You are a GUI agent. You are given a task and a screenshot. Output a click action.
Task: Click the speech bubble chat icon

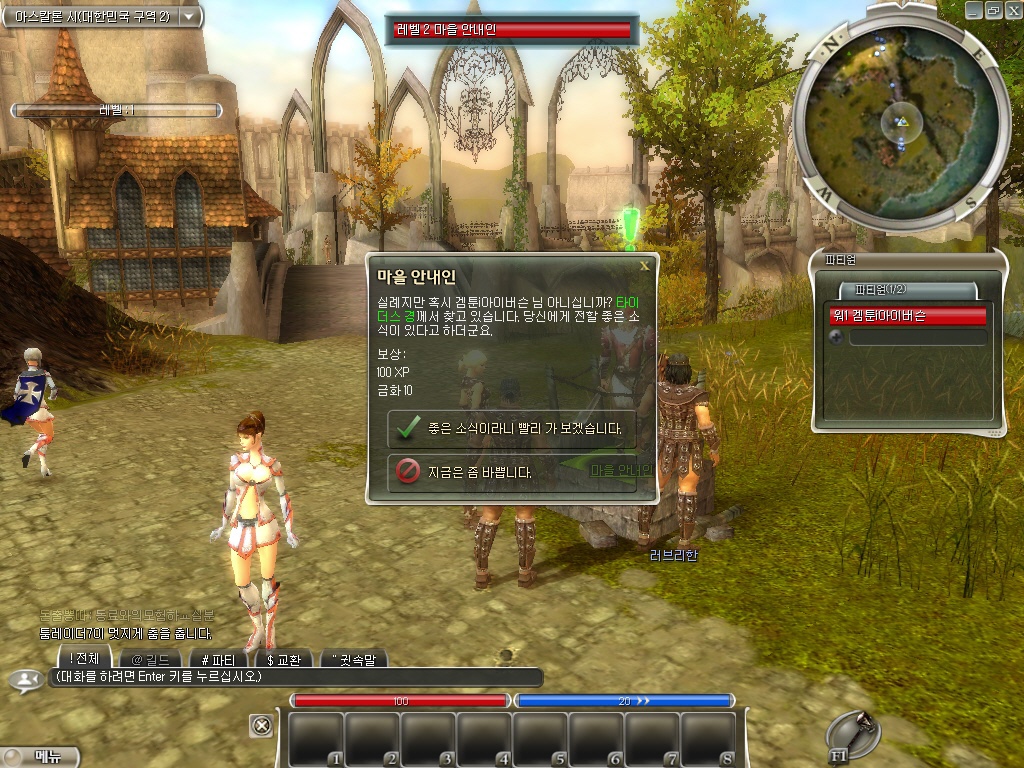(22, 680)
